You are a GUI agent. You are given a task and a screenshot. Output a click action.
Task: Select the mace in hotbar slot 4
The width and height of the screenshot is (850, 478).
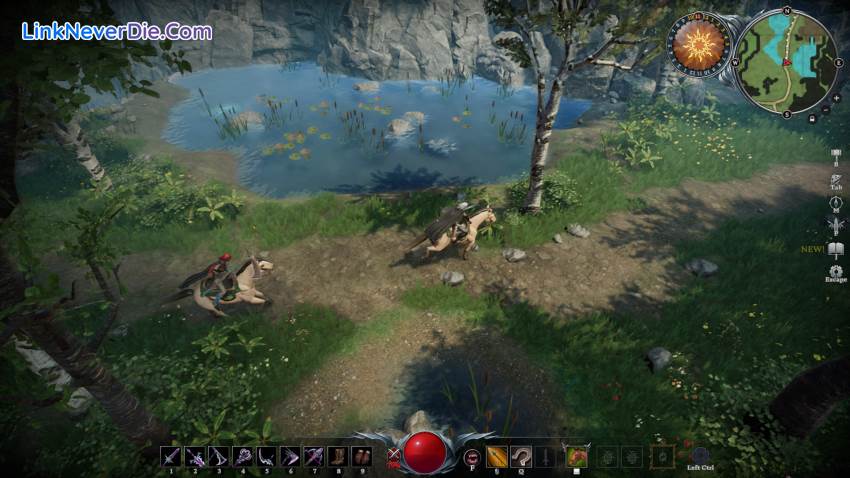click(x=242, y=456)
